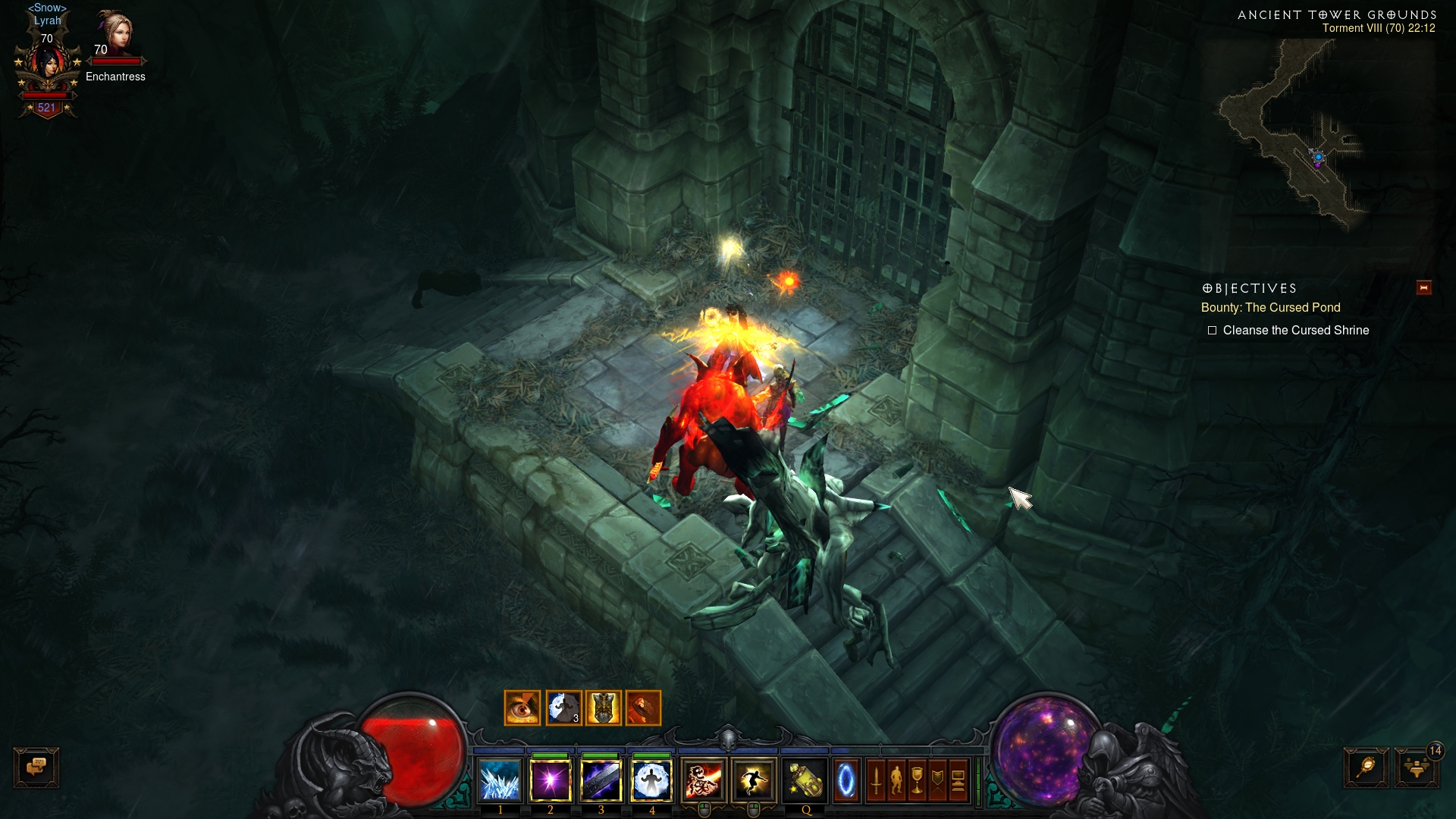Click the golden hand mirror button

pyautogui.click(x=1366, y=767)
